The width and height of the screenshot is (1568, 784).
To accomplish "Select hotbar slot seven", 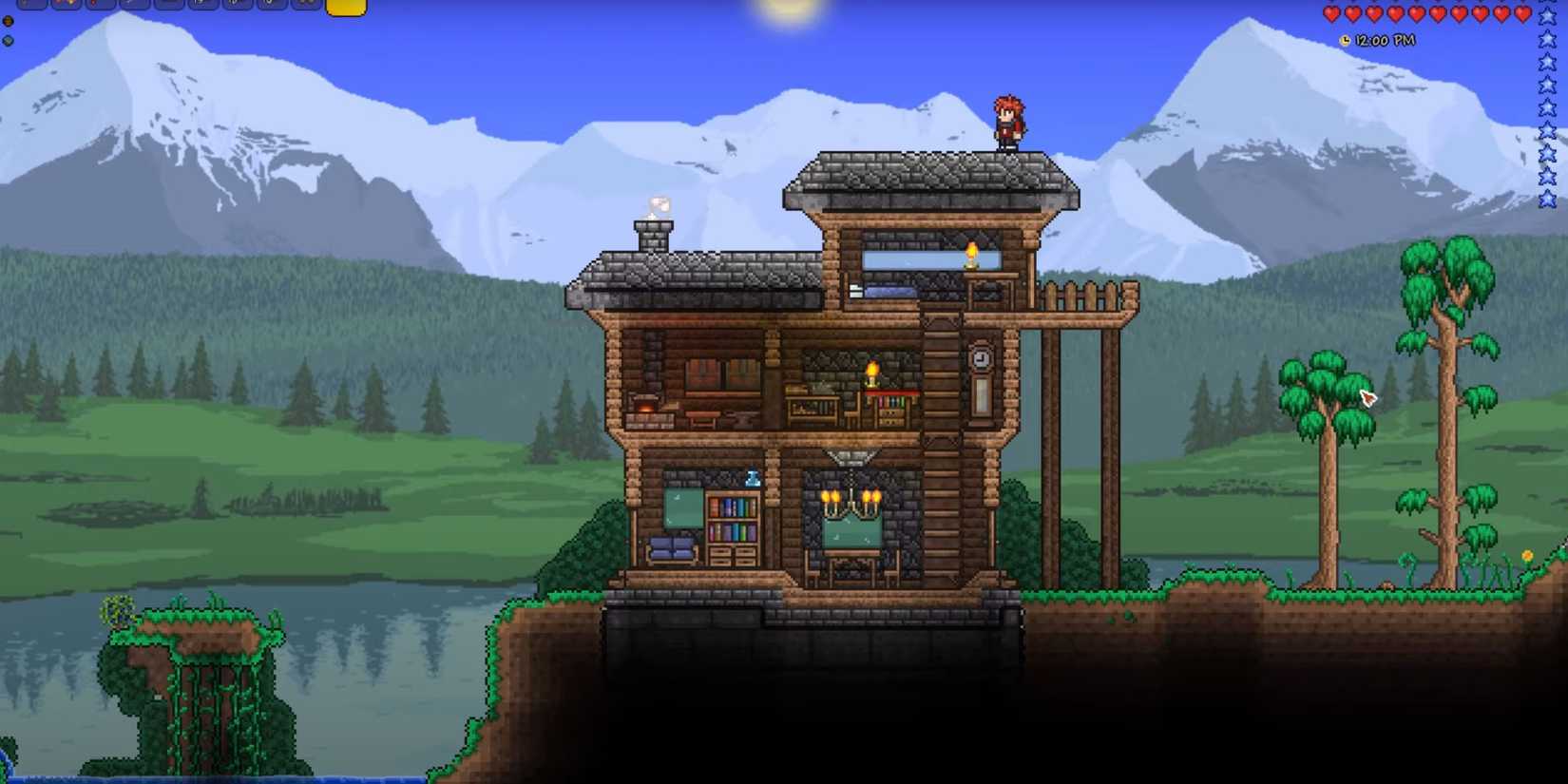I will click(235, 10).
